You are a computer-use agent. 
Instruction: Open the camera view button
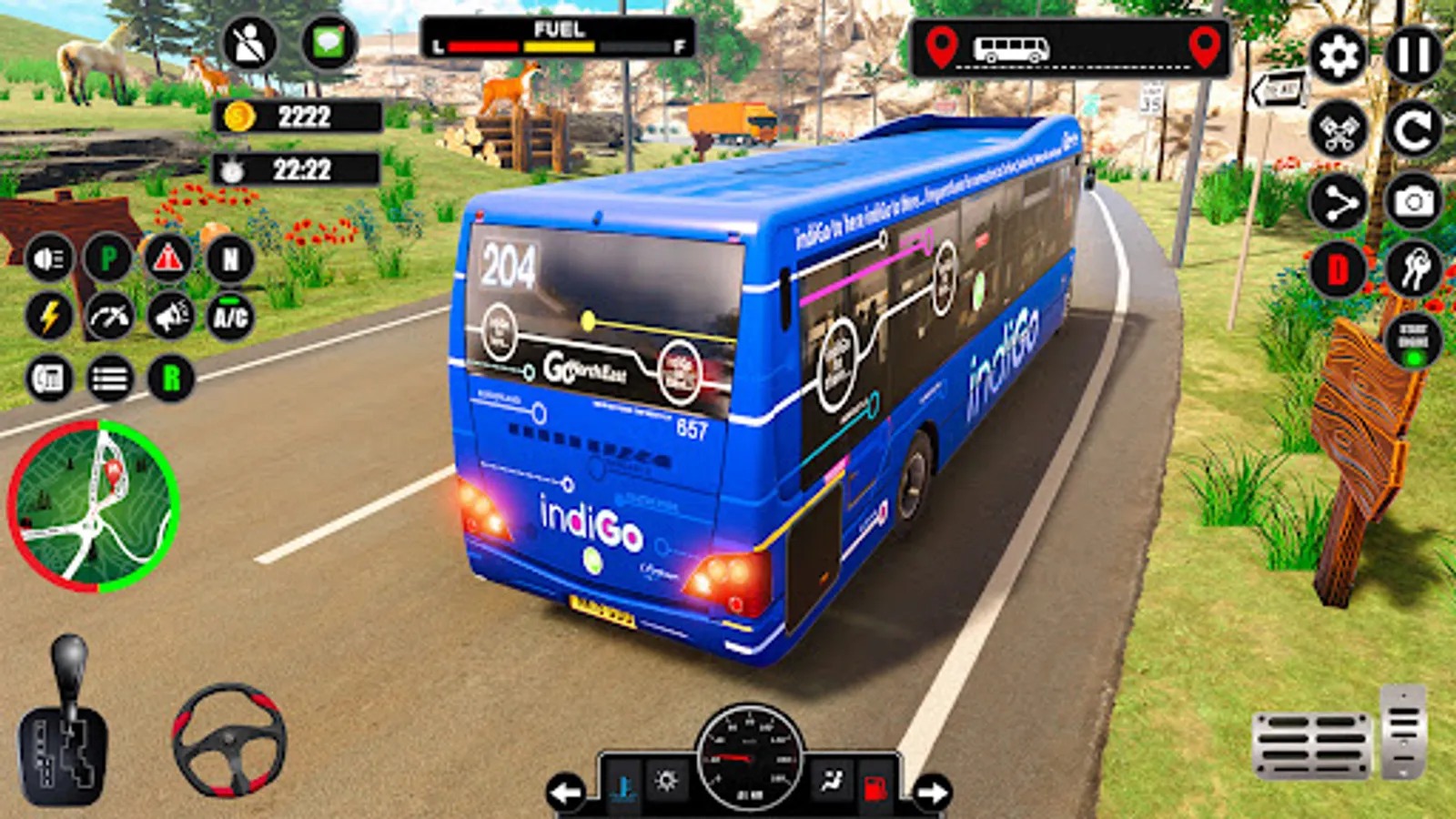[1413, 201]
